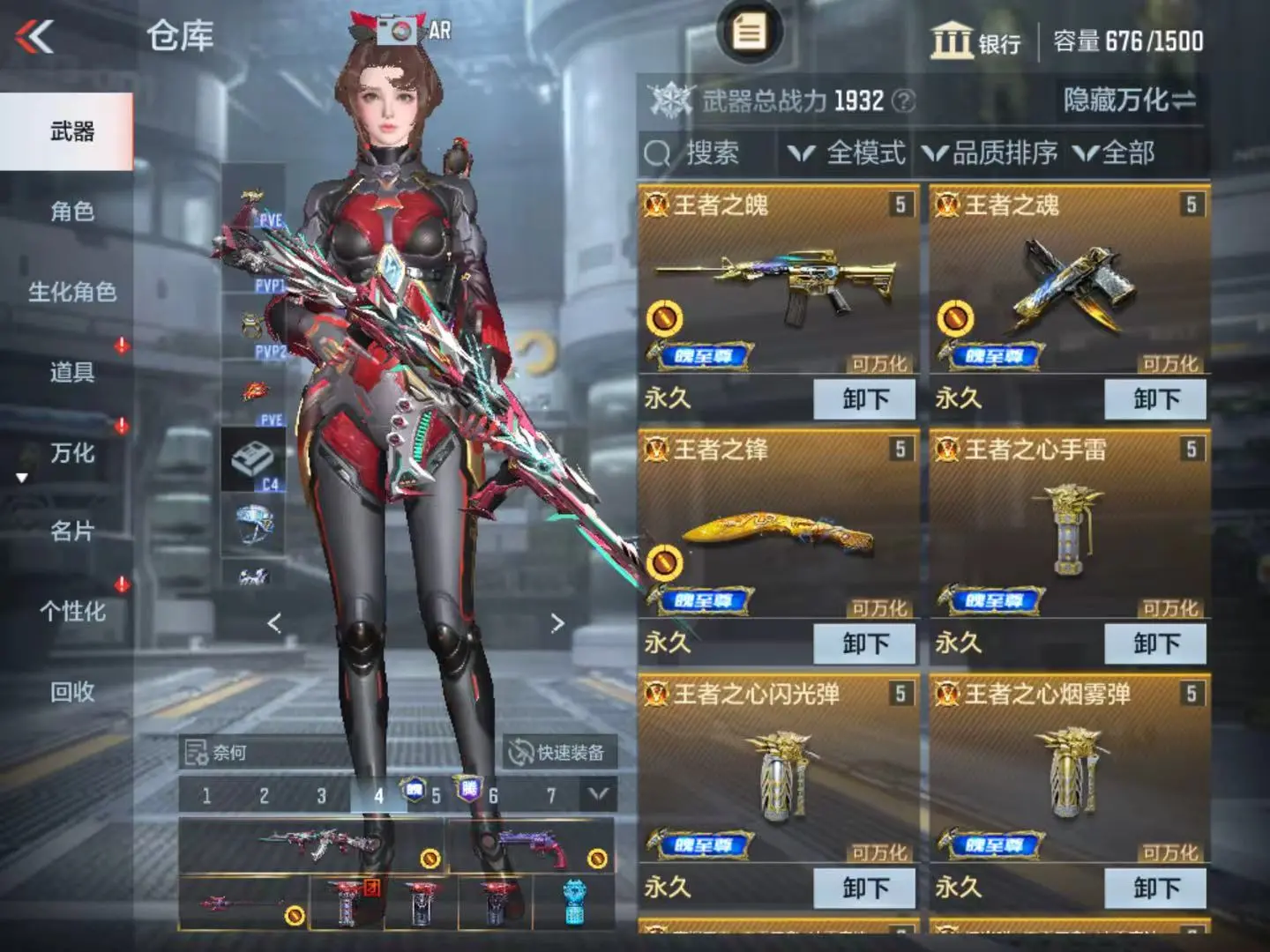Click the 搜索 search field

coord(706,153)
